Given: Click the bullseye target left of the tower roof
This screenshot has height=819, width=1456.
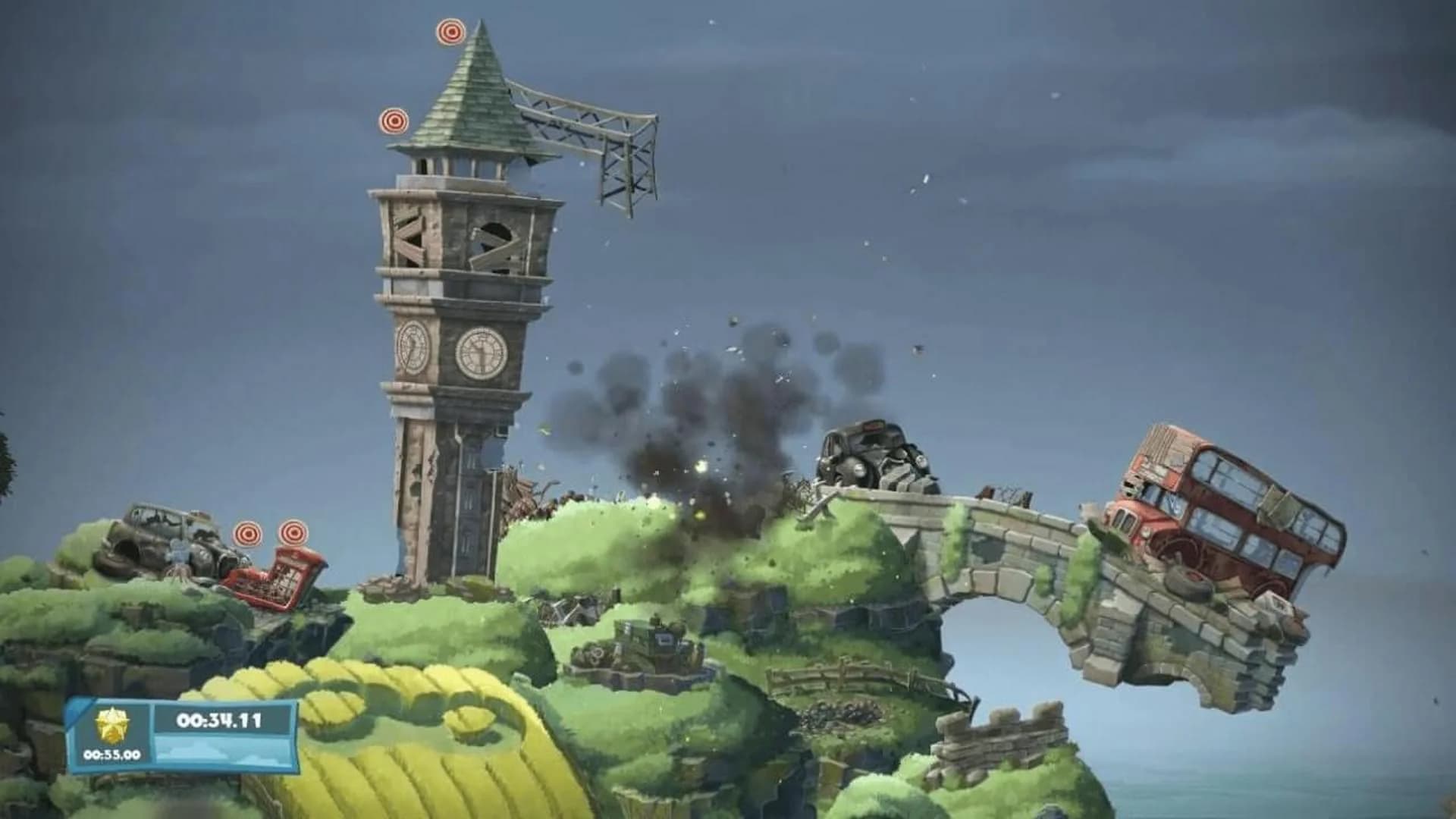Looking at the screenshot, I should pyautogui.click(x=394, y=120).
